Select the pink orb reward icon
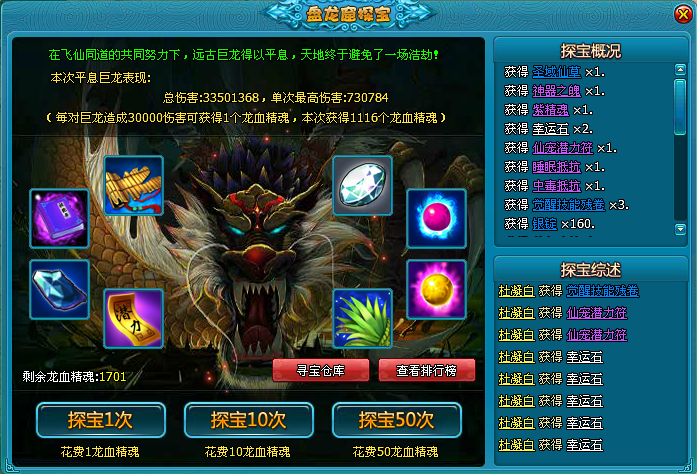The height and width of the screenshot is (474, 697). click(436, 217)
